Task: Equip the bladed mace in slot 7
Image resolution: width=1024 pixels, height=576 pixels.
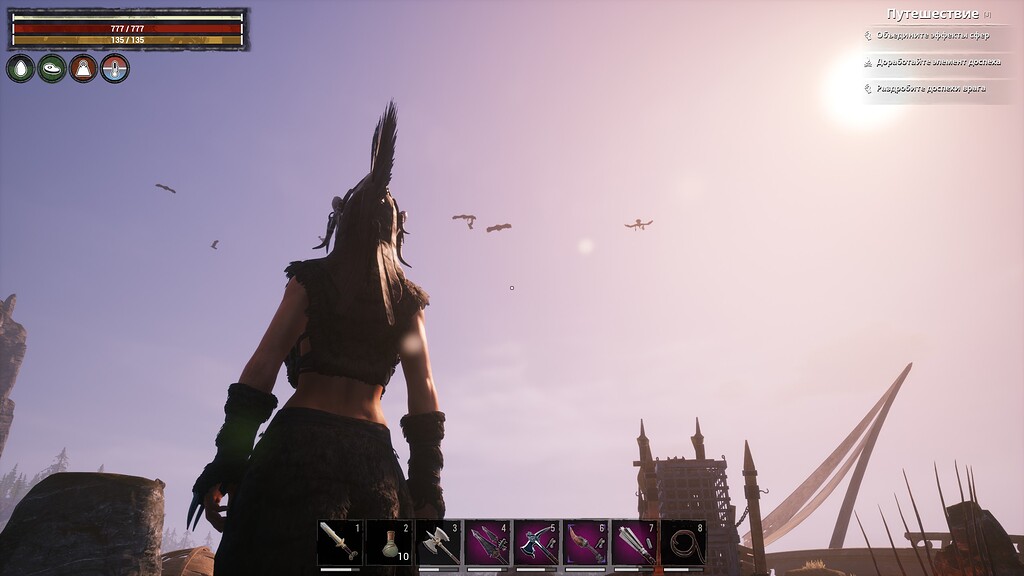Action: tap(635, 543)
